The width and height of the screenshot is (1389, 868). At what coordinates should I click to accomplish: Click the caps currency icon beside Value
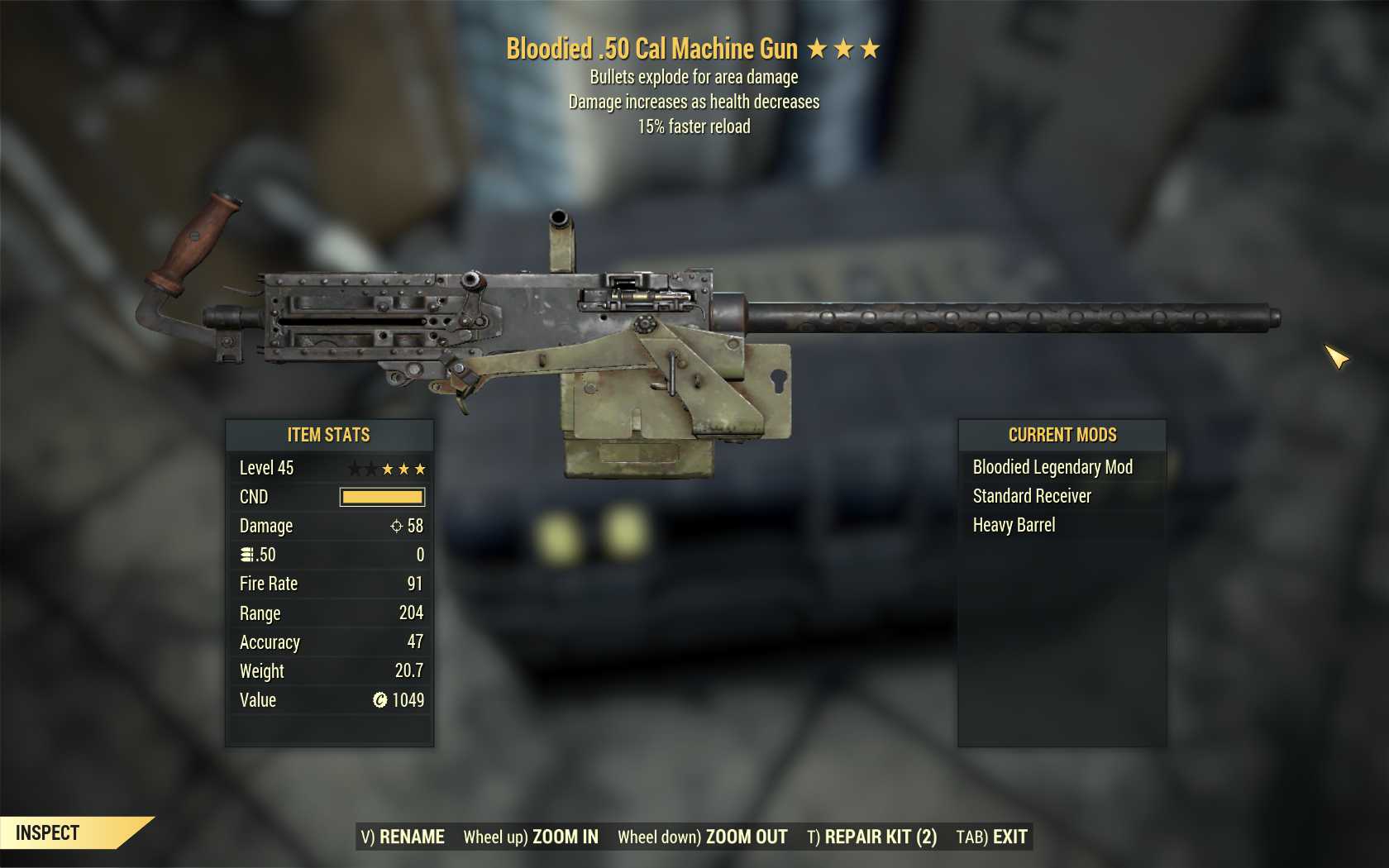(x=379, y=700)
